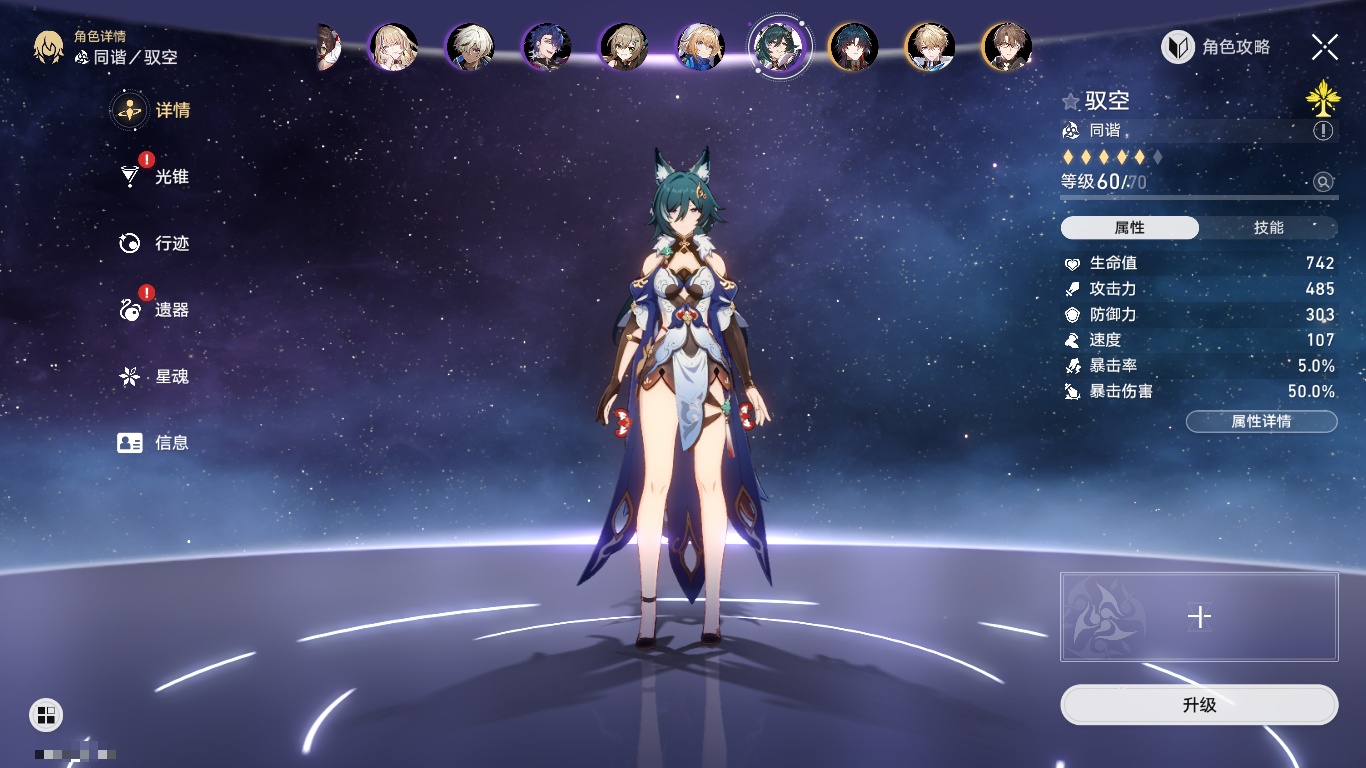
Task: Close the character screen with X
Action: (1325, 46)
